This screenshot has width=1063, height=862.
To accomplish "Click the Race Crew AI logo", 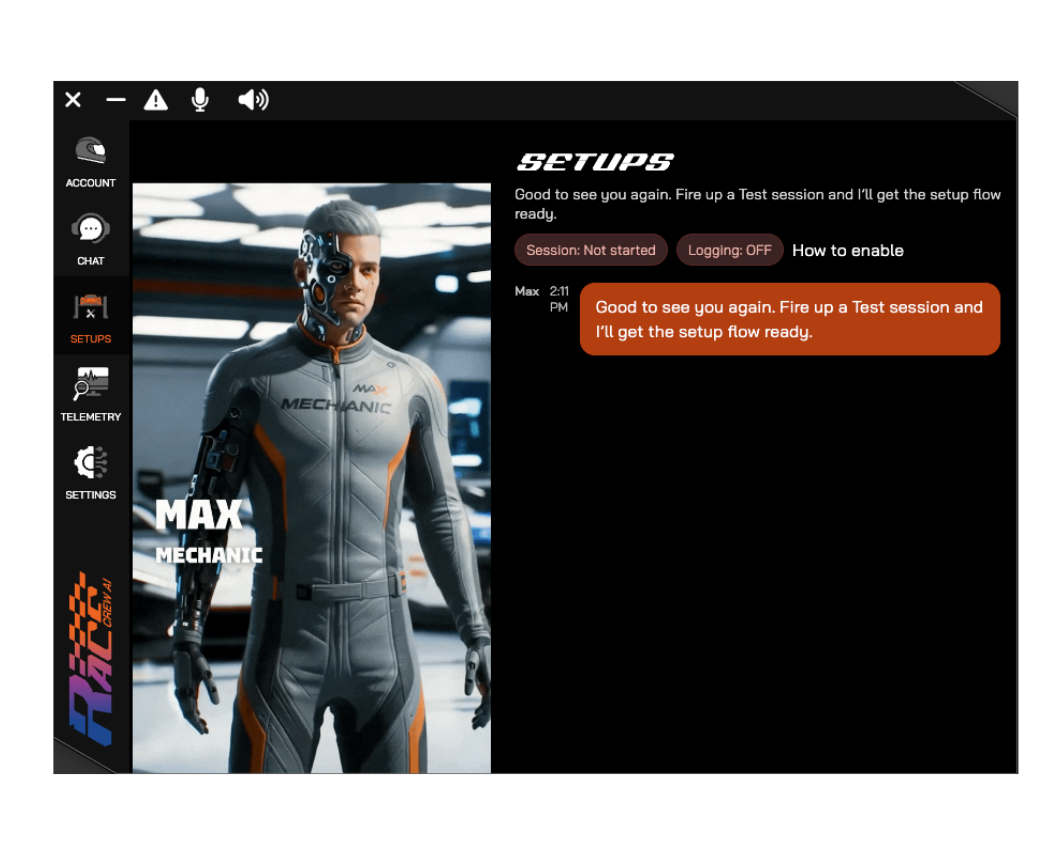I will [91, 660].
